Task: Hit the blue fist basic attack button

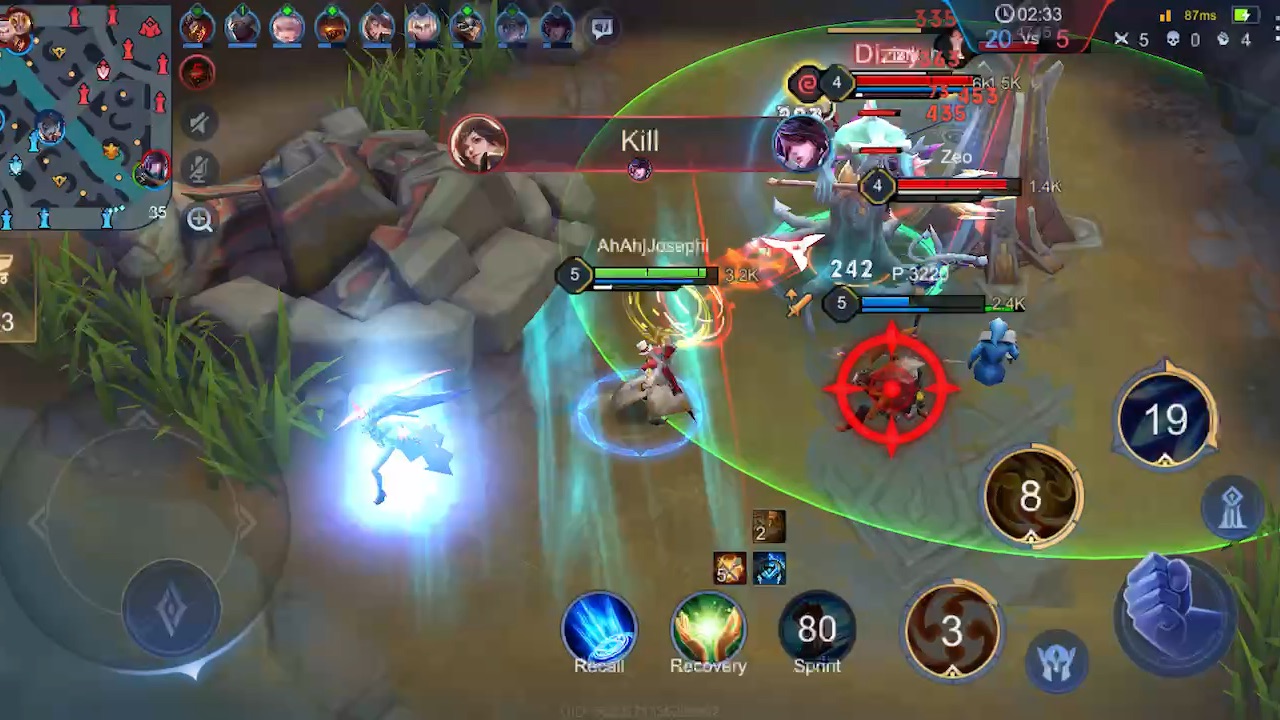Action: 1173,608
